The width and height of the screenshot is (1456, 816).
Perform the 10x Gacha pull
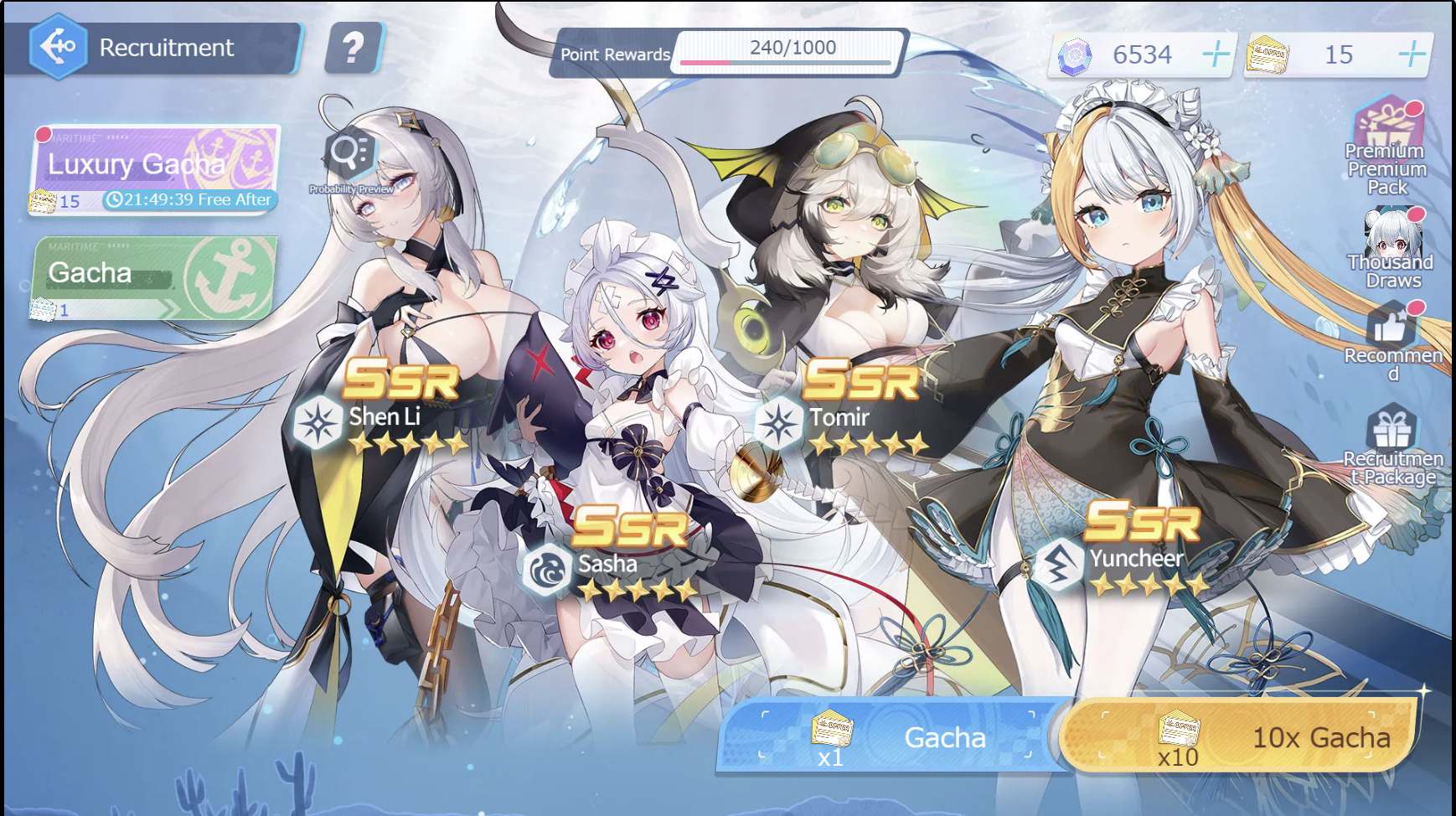[x=1238, y=736]
